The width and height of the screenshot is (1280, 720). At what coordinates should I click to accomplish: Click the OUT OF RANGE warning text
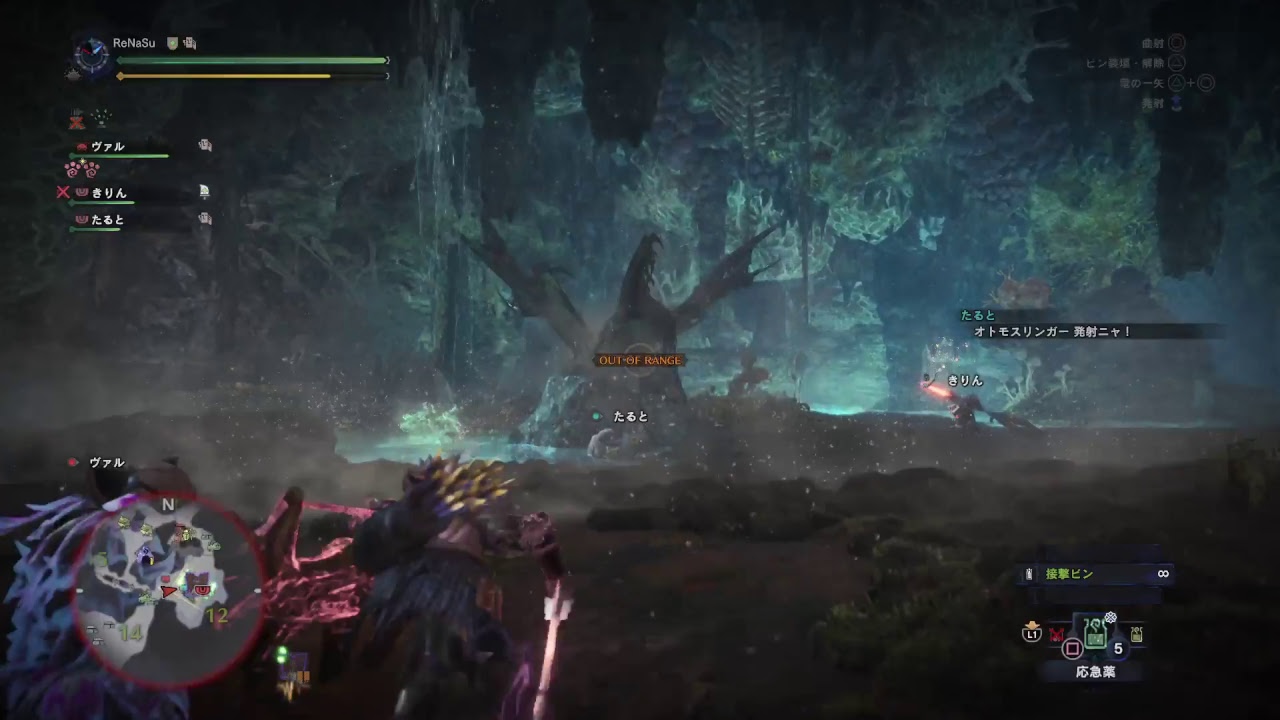tap(640, 359)
